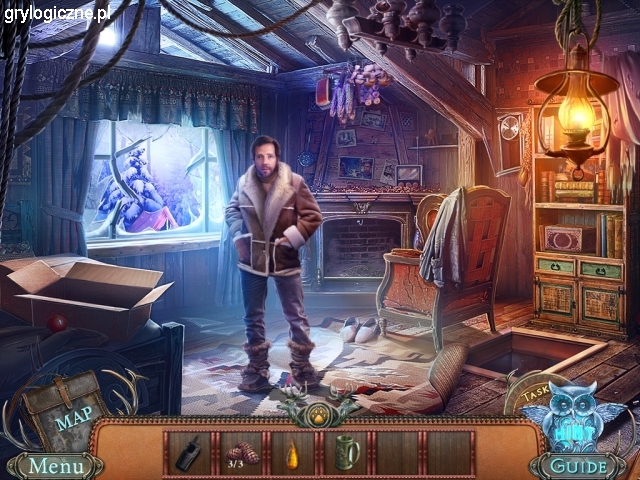Click the paw emblem above the inventory
This screenshot has height=480, width=640.
point(318,414)
